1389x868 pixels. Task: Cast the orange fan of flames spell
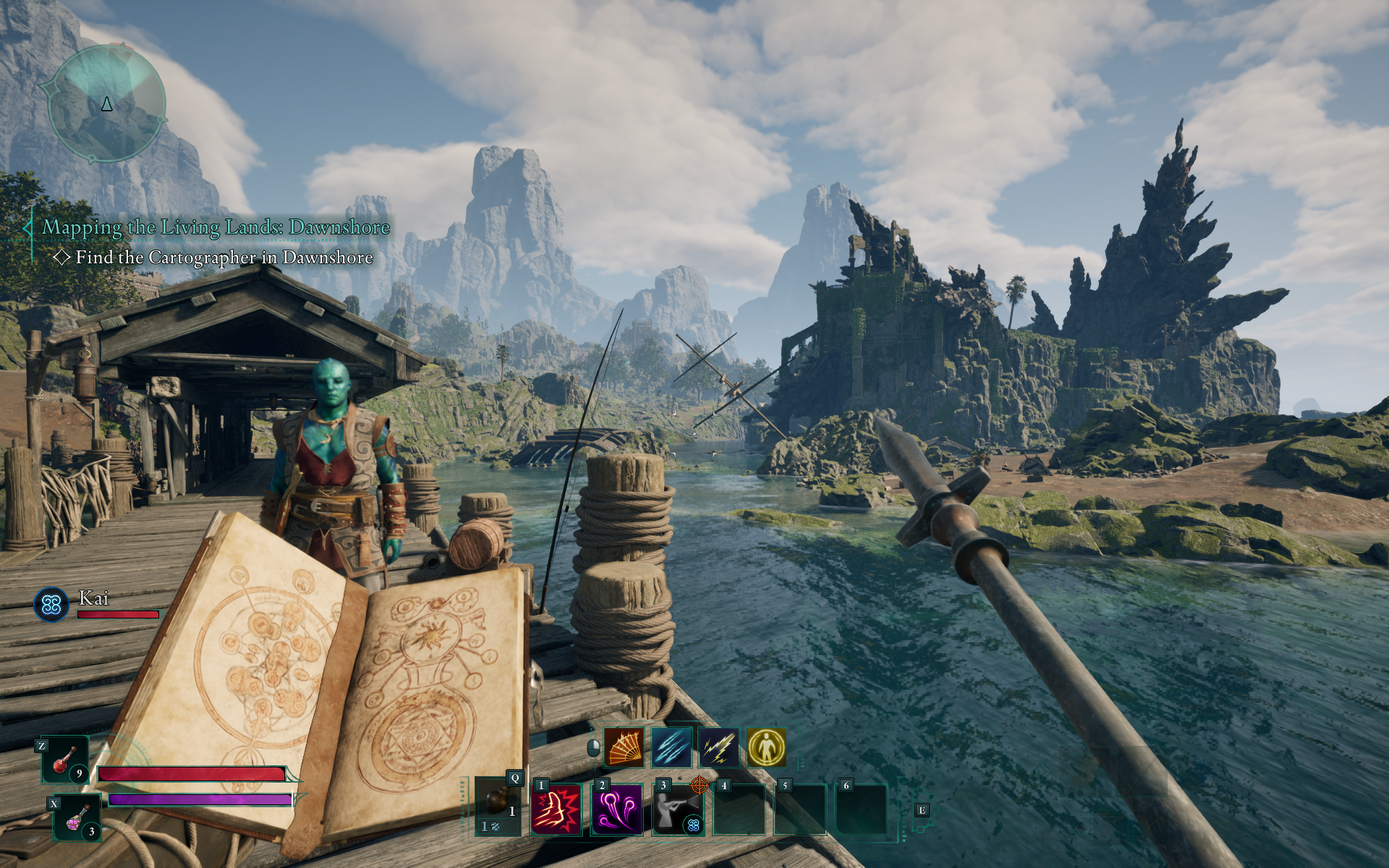pyautogui.click(x=624, y=747)
